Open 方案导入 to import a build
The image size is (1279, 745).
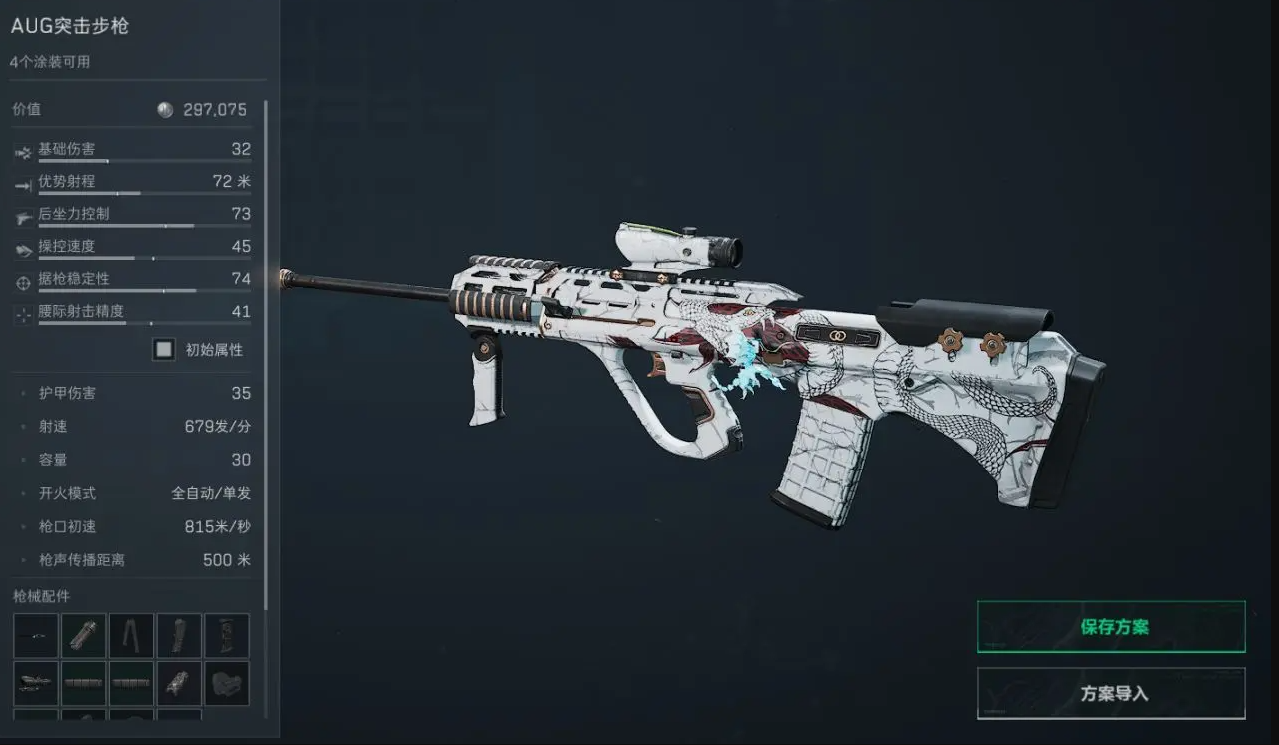(1111, 693)
